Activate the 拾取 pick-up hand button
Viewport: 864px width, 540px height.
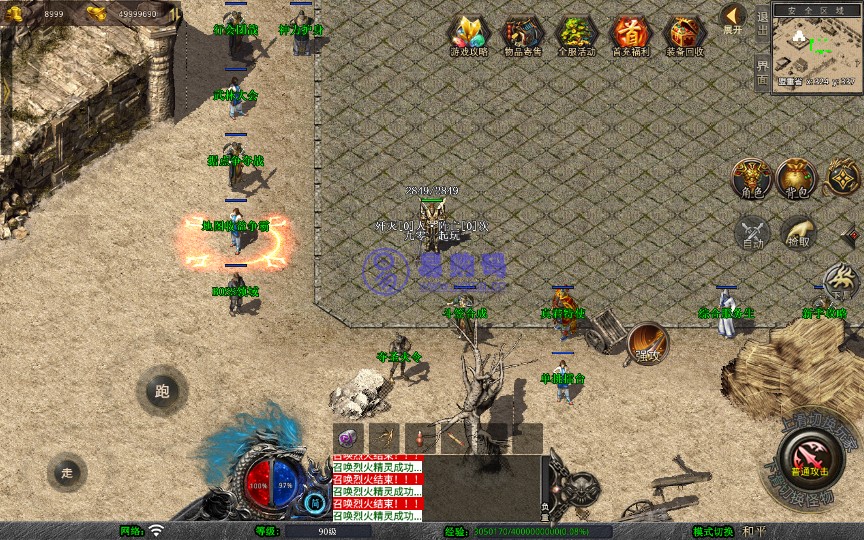(798, 232)
